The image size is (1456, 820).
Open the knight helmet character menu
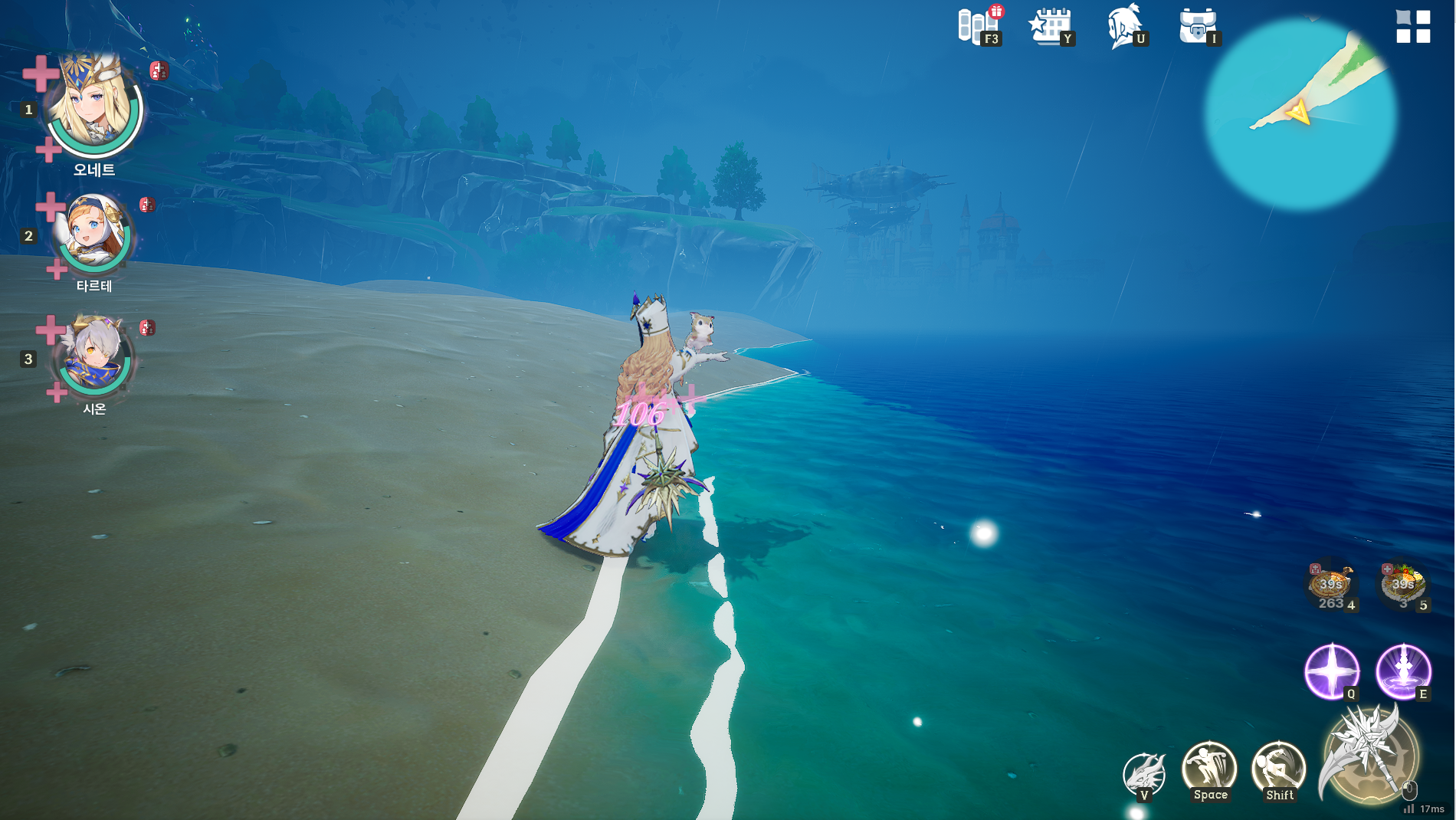(1123, 25)
